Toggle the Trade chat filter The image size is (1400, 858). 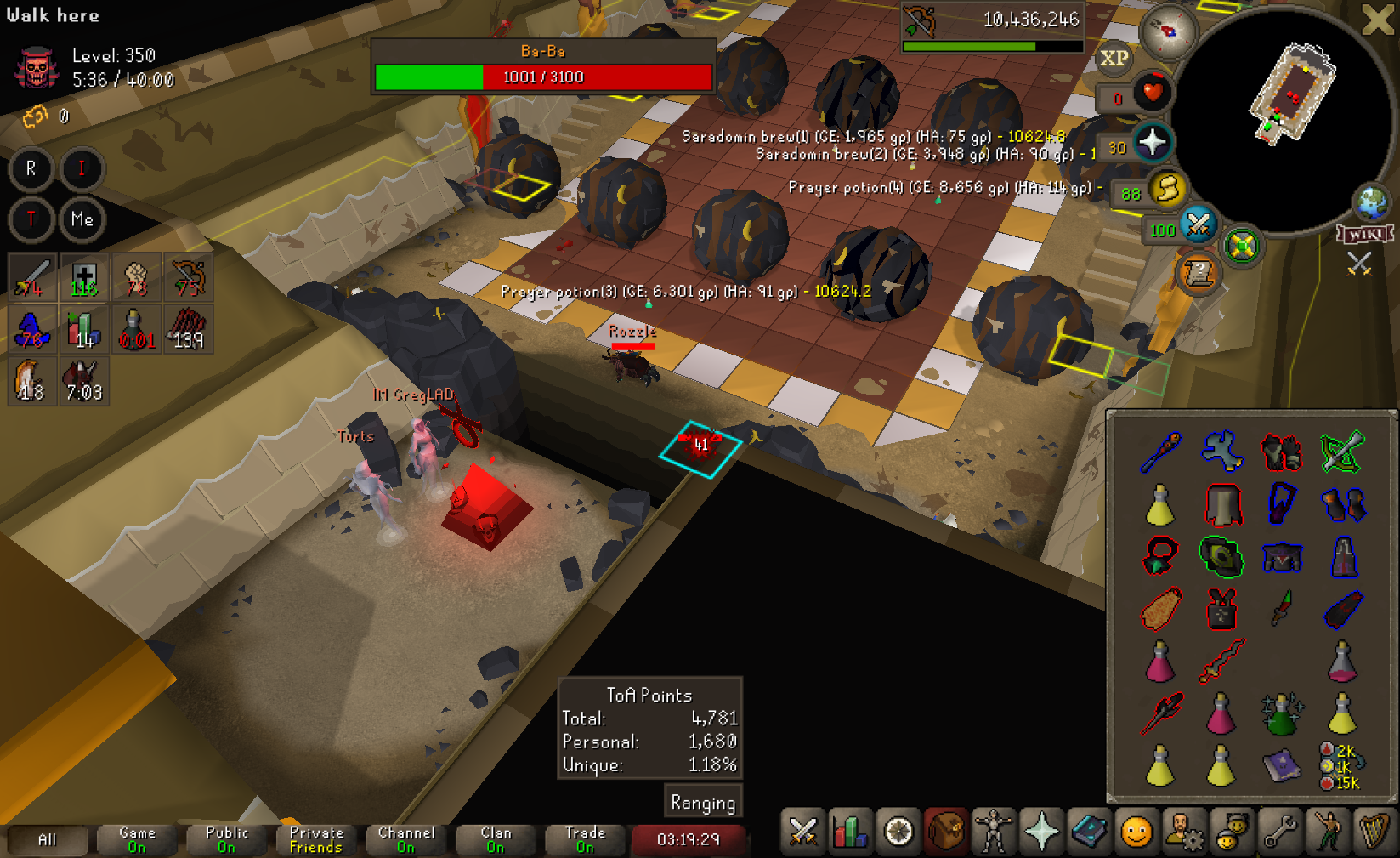585,839
